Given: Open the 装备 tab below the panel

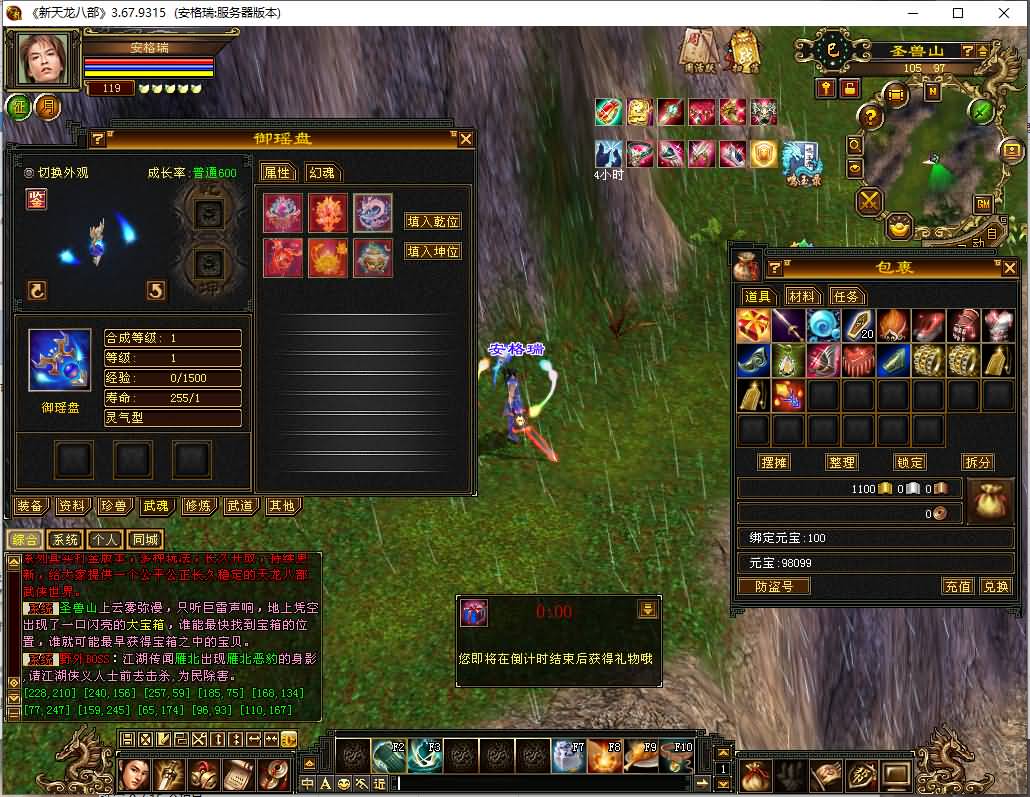Looking at the screenshot, I should [x=30, y=506].
